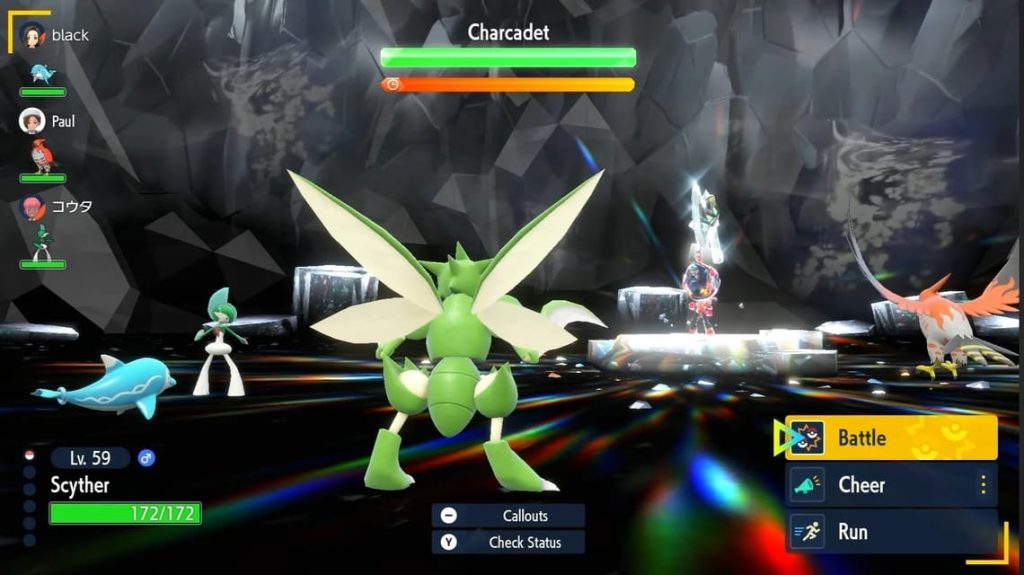Viewport: 1024px width, 575px height.
Task: Select player コウタ in the party list
Action: pyautogui.click(x=58, y=207)
